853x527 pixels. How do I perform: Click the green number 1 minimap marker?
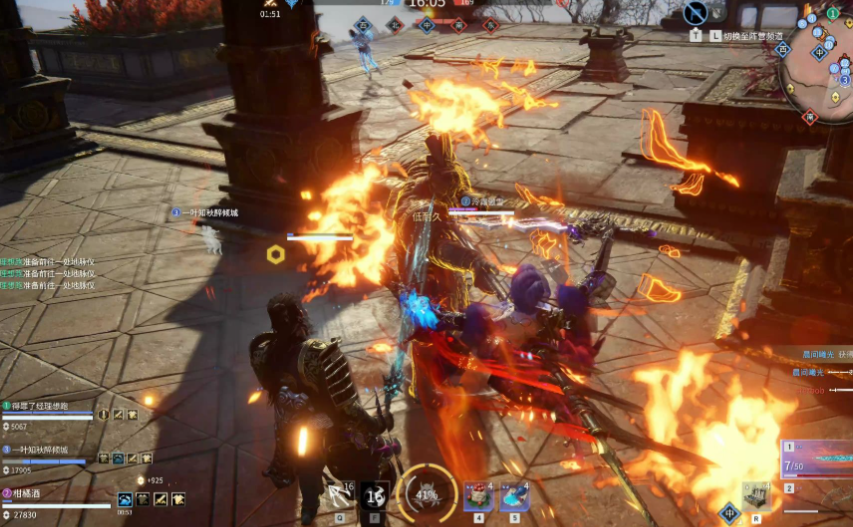coord(832,13)
